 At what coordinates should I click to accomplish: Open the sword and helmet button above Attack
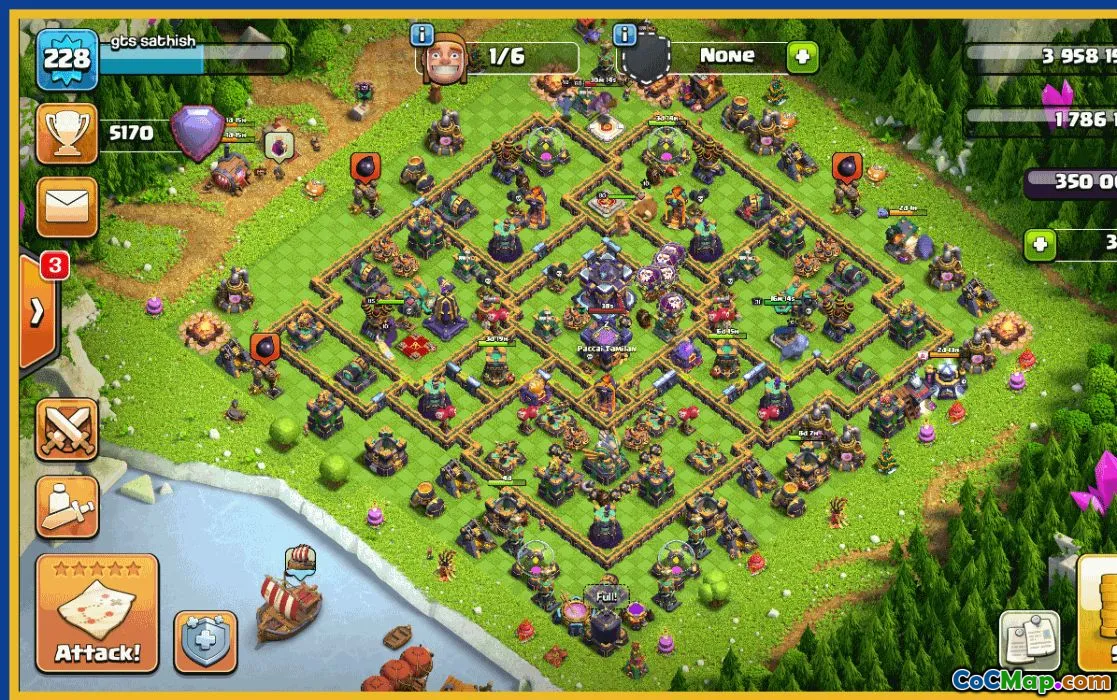[x=67, y=506]
